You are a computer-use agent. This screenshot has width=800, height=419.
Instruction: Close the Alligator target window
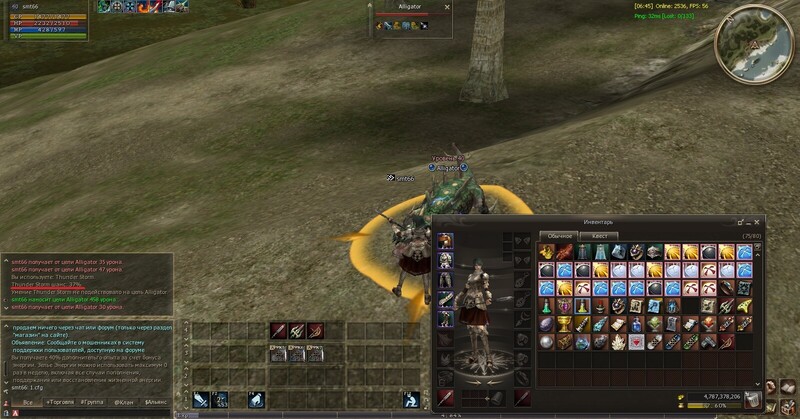tap(447, 7)
